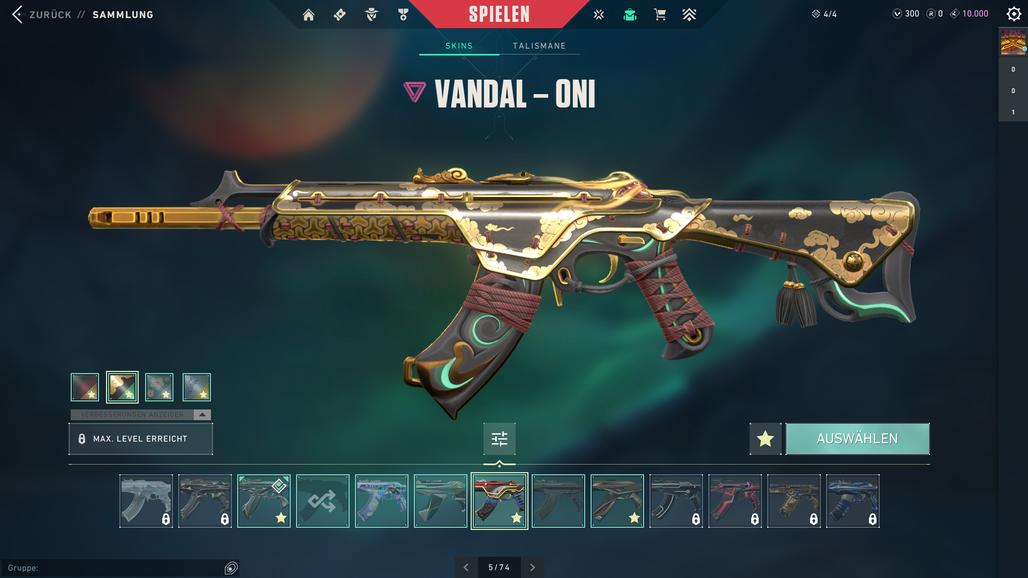Image resolution: width=1028 pixels, height=578 pixels.
Task: Go to the previous skin page arrow
Action: point(466,567)
